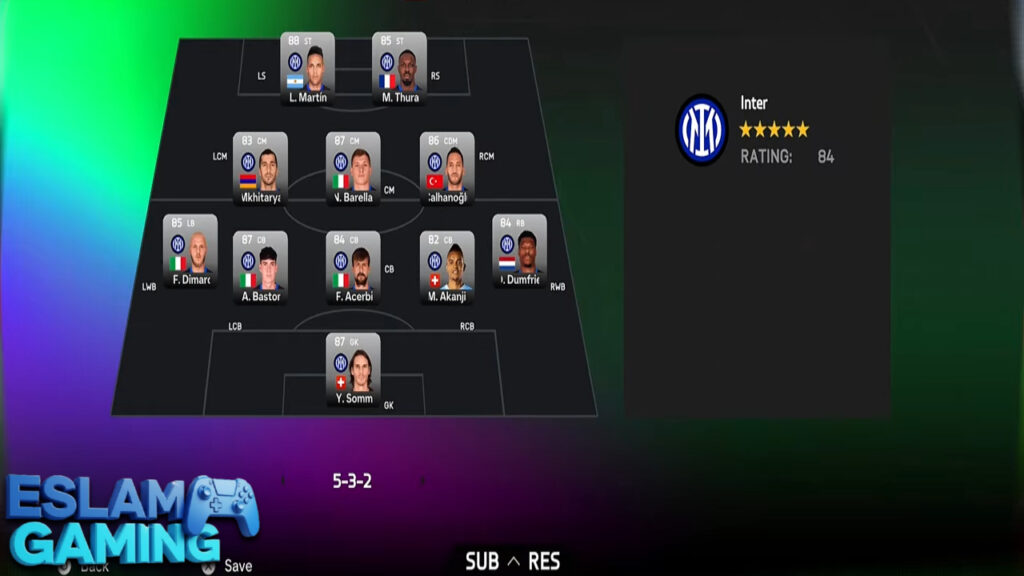Choose M. Thuram player card
Image resolution: width=1024 pixels, height=576 pixels.
399,68
